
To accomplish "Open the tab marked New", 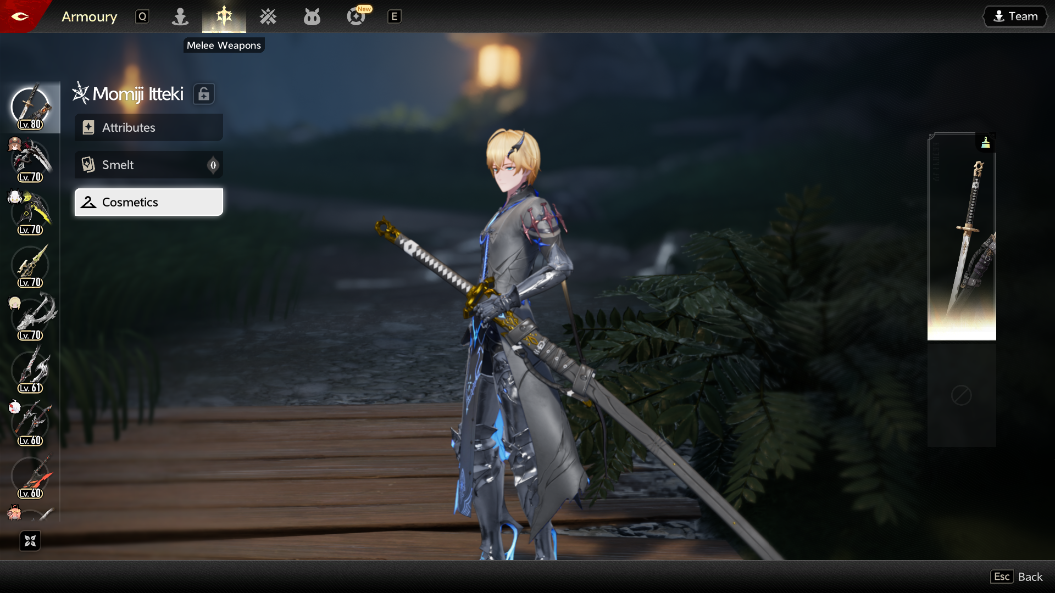I will [x=356, y=16].
